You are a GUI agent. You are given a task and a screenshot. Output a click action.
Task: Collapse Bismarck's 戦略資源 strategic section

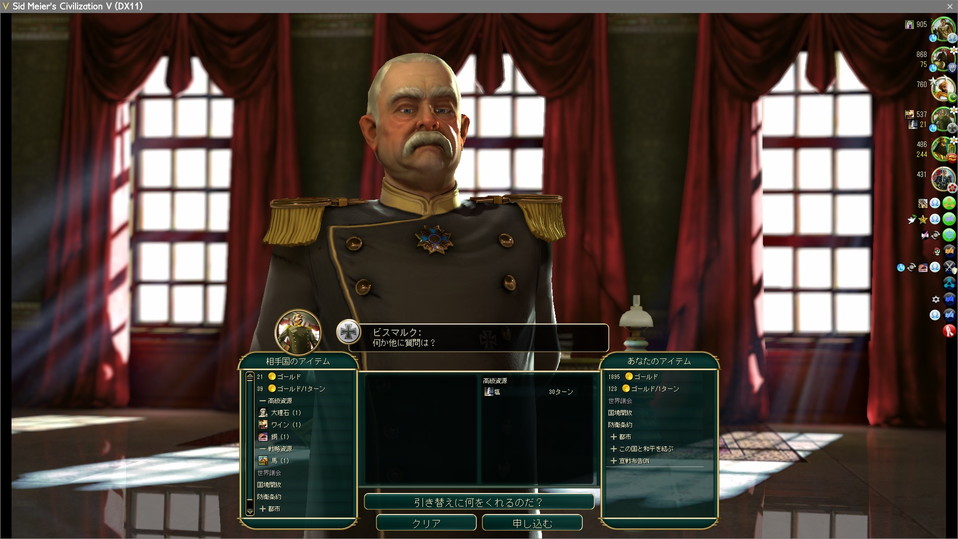click(279, 449)
